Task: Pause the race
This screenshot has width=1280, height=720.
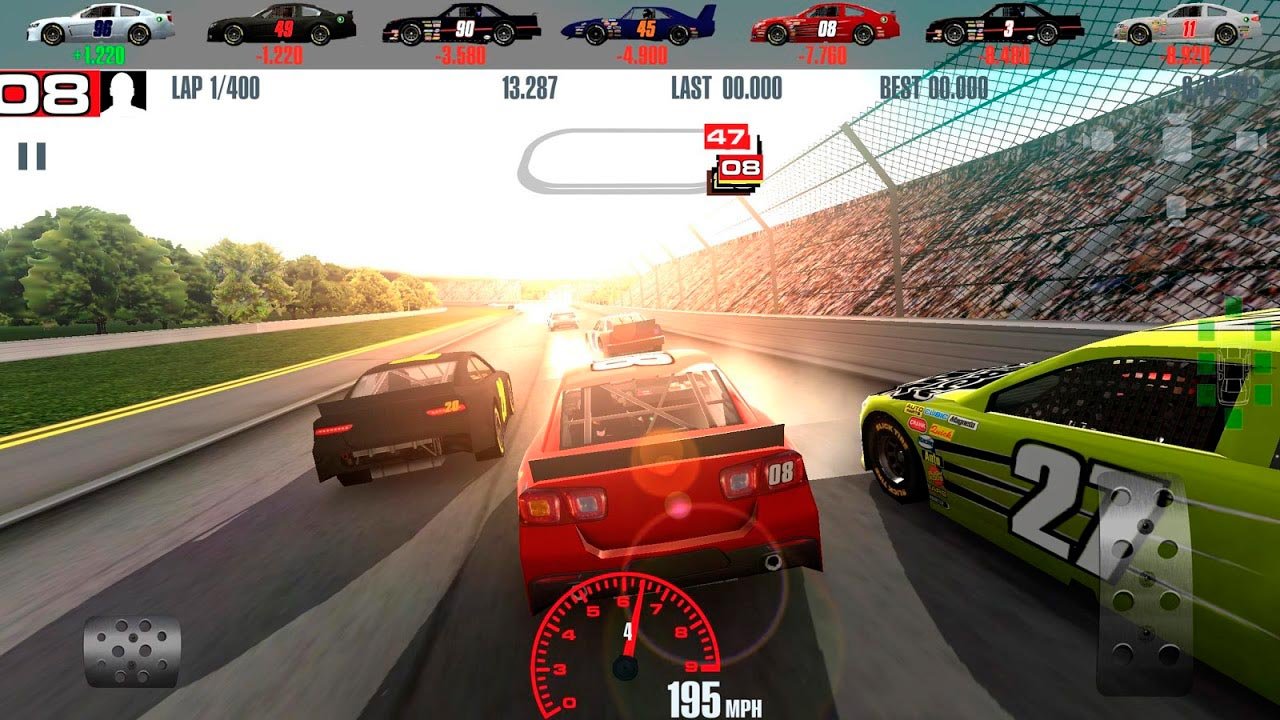Action: 32,156
